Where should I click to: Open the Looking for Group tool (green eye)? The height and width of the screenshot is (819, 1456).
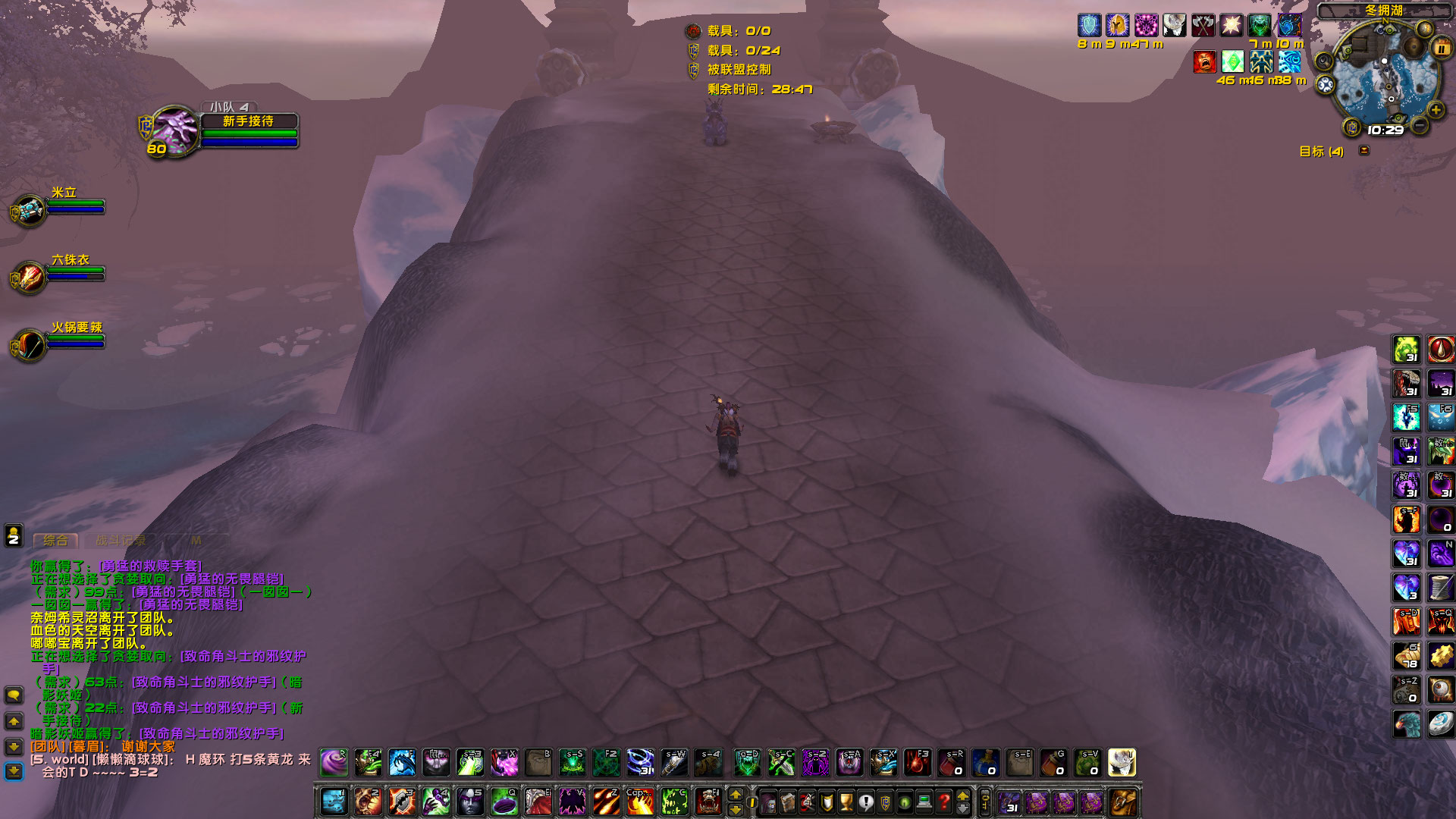(904, 802)
